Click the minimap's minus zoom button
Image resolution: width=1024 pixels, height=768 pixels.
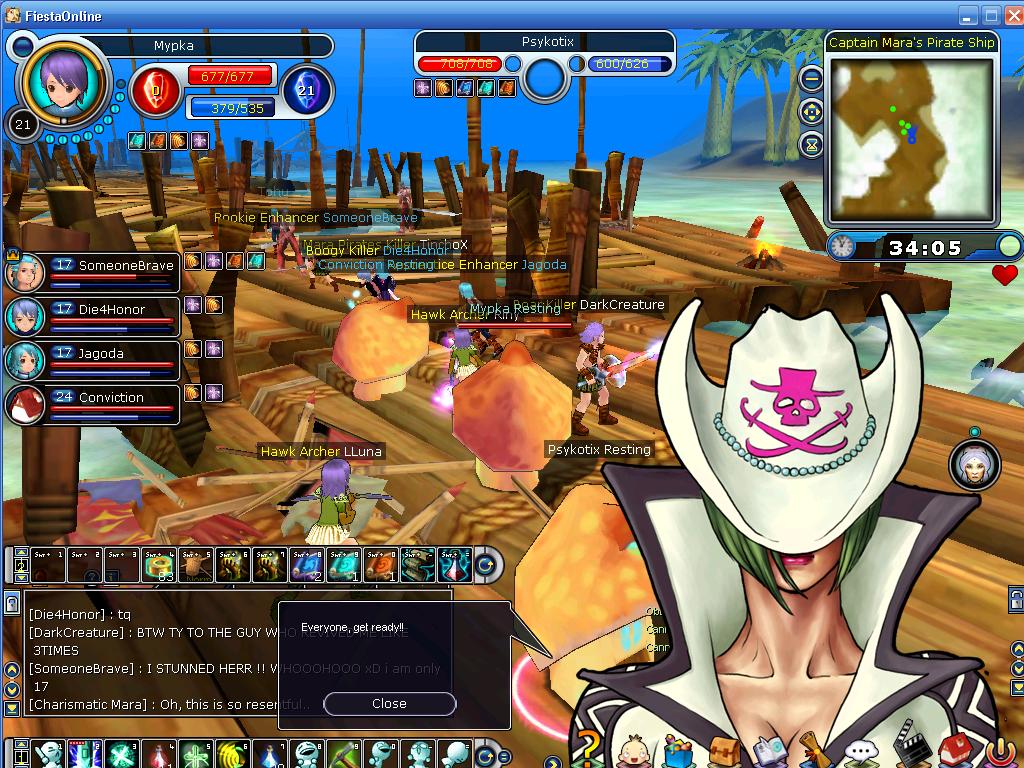click(811, 78)
